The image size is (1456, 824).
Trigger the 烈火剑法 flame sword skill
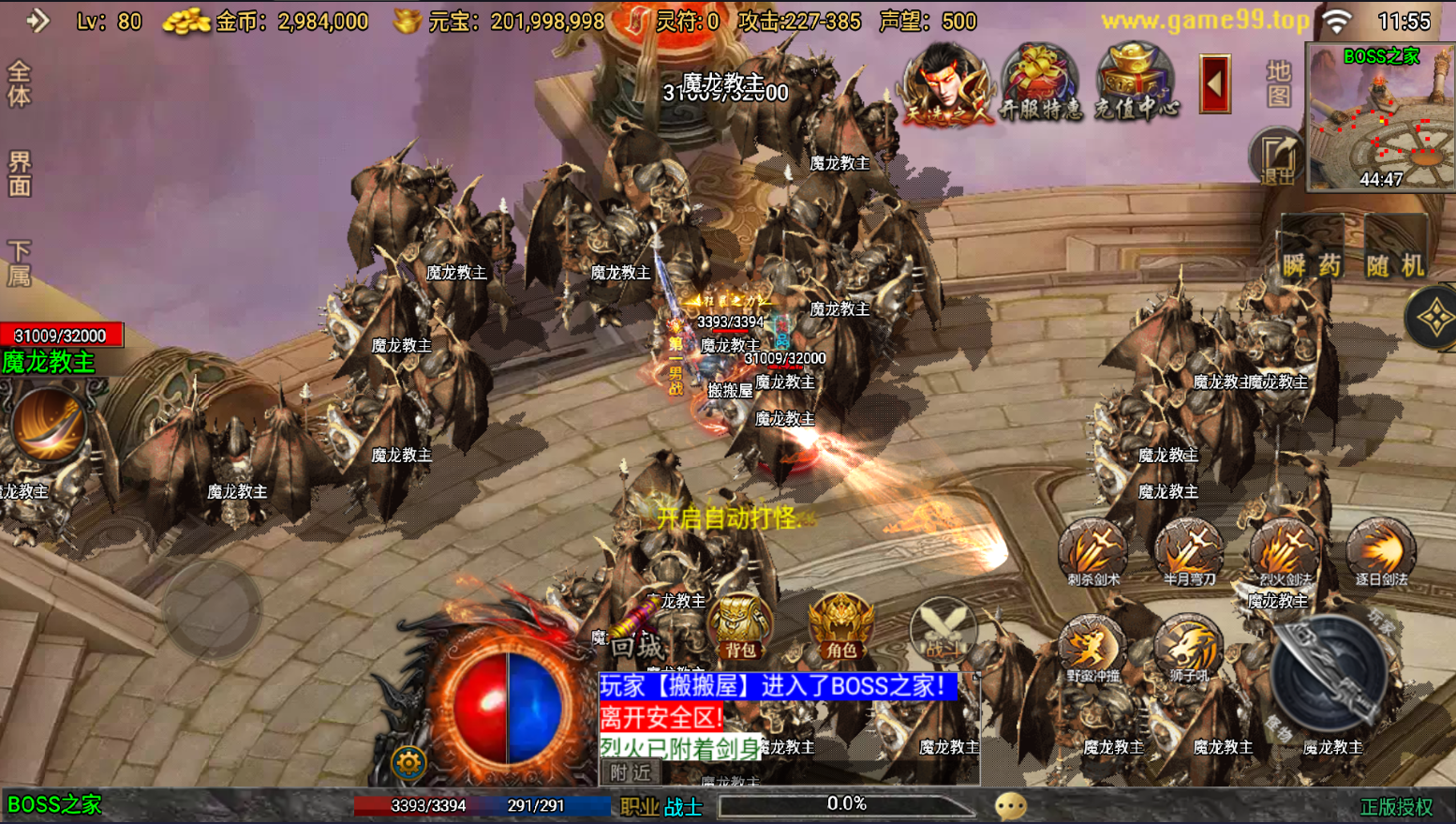pyautogui.click(x=1285, y=552)
